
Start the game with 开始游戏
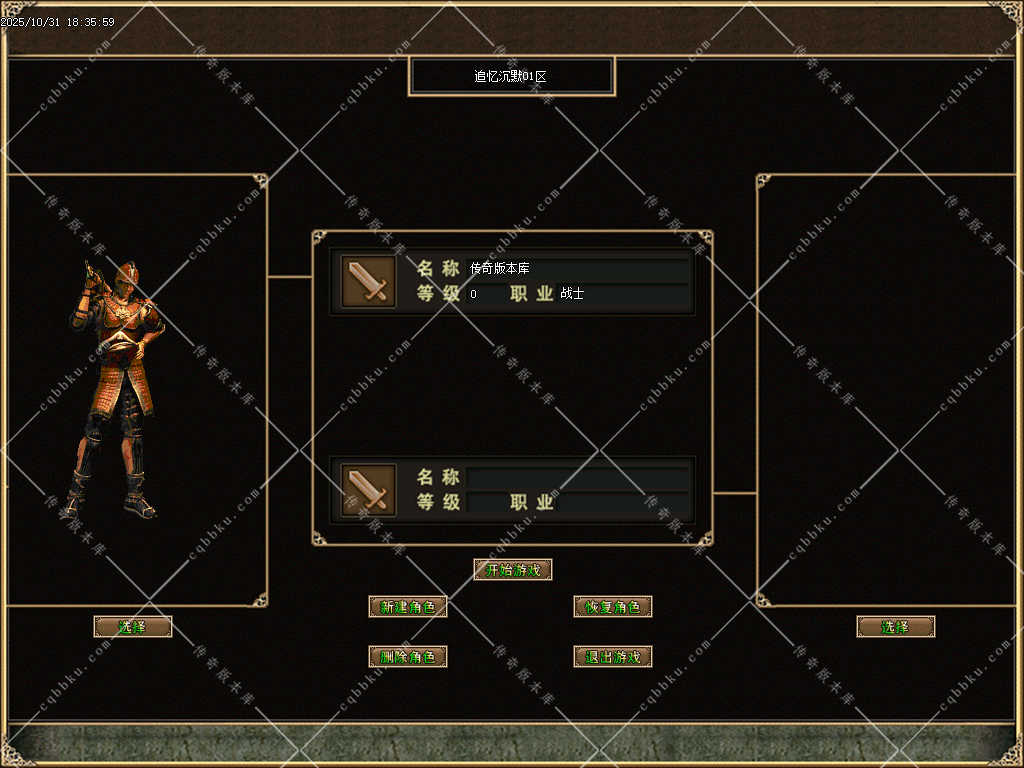[x=513, y=570]
